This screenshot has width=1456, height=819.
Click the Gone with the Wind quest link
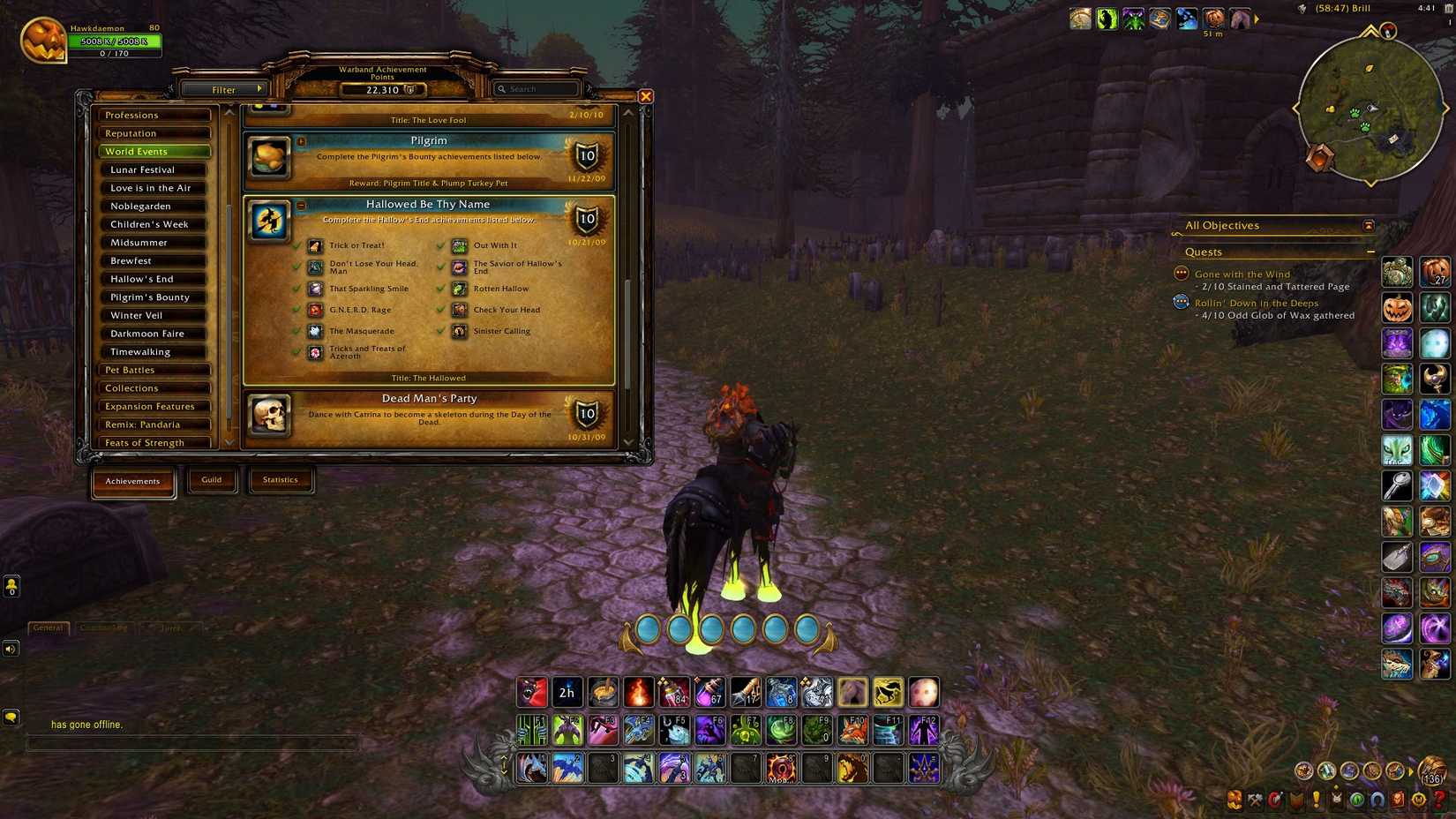pyautogui.click(x=1242, y=274)
